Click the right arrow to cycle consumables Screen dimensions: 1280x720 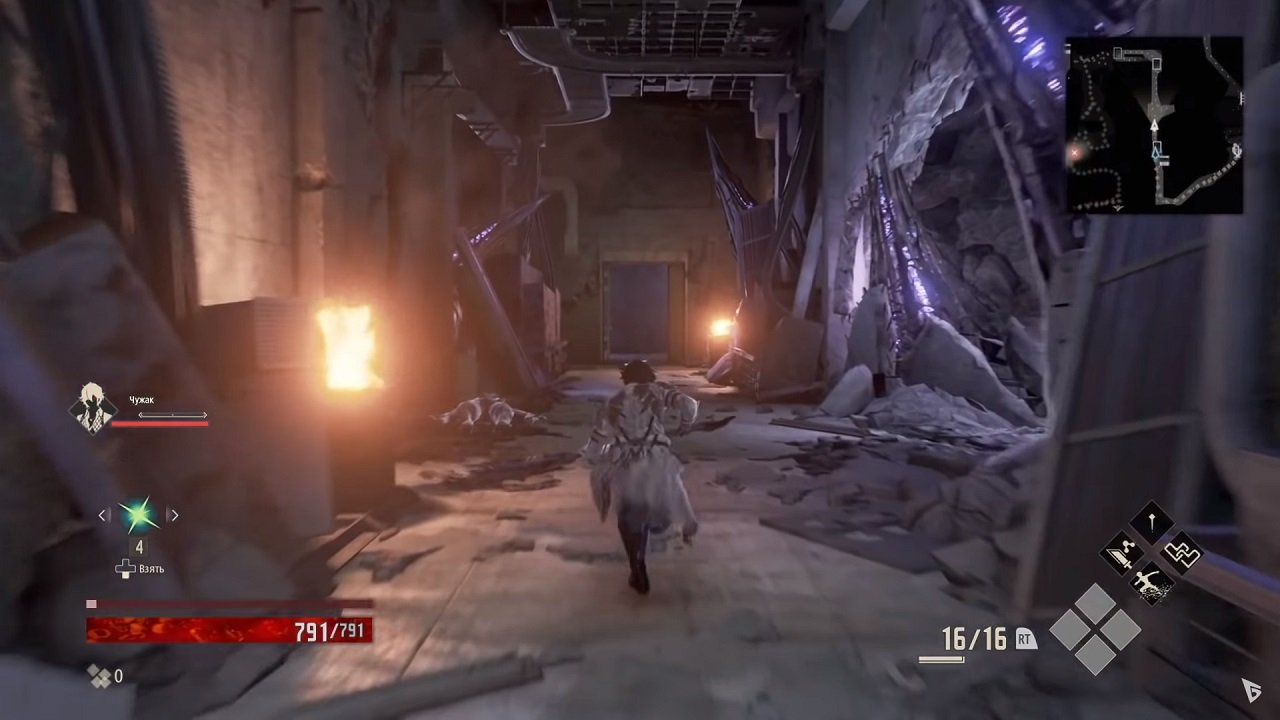click(x=174, y=515)
